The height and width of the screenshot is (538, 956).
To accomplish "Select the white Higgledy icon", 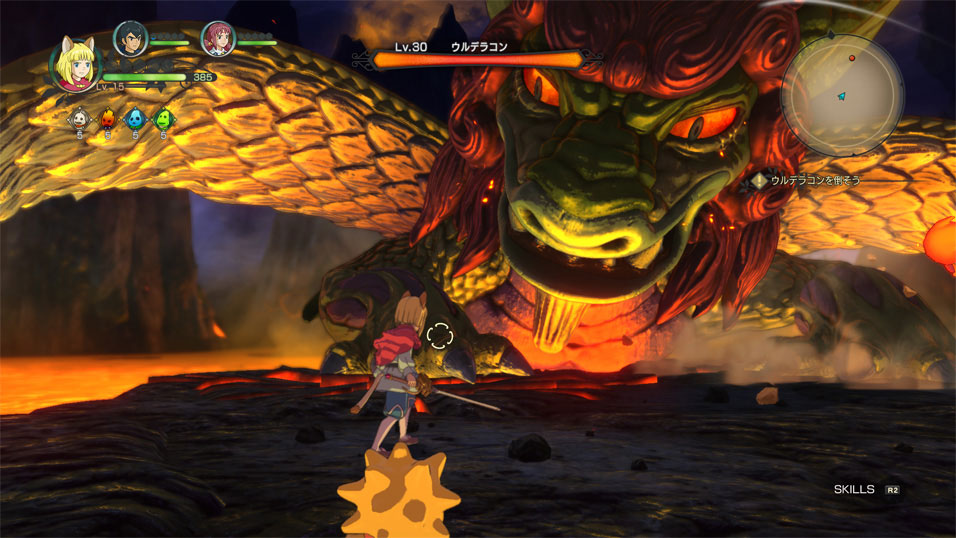I will click(79, 119).
